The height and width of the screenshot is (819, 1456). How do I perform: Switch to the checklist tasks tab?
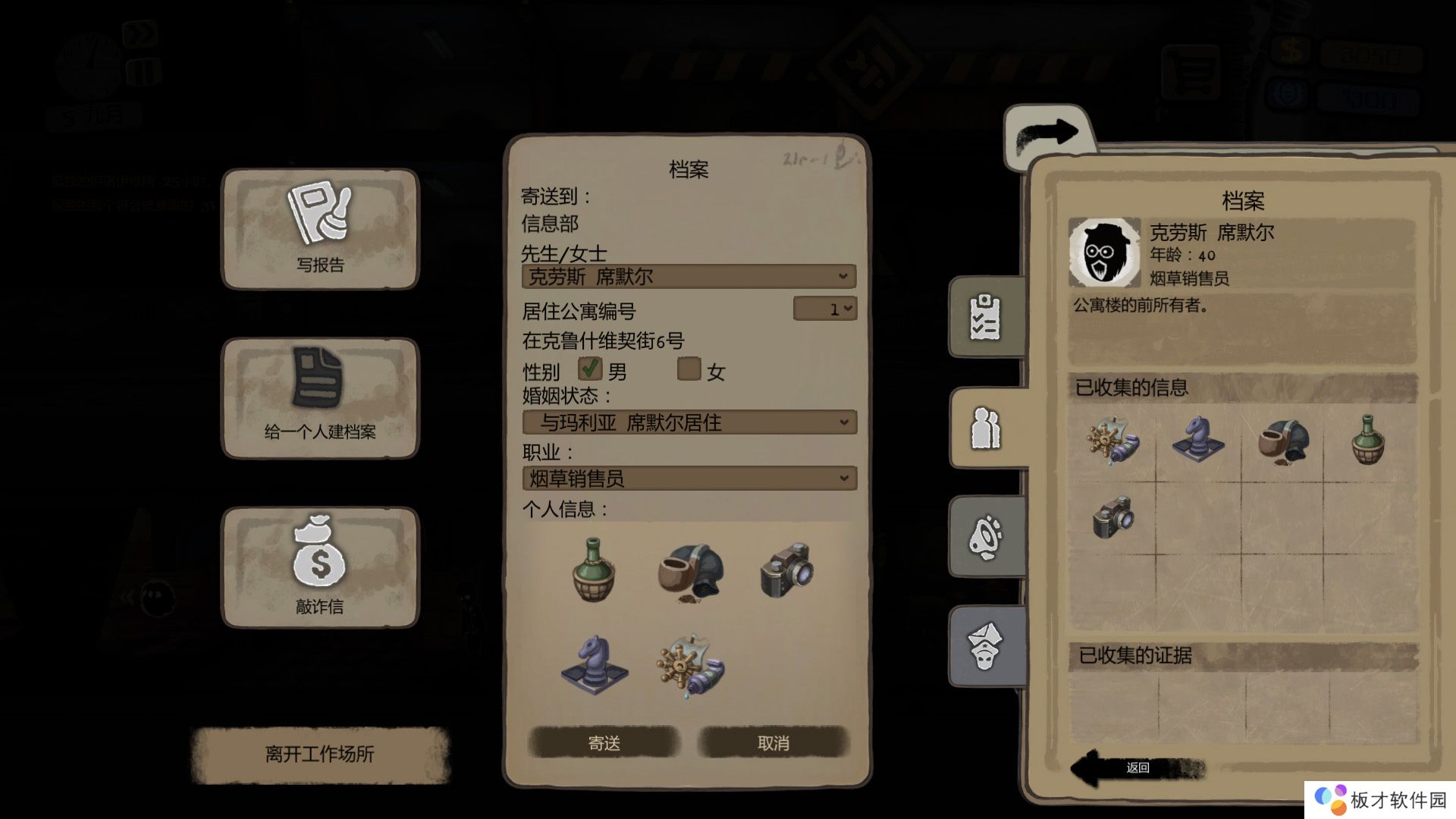coord(985,317)
